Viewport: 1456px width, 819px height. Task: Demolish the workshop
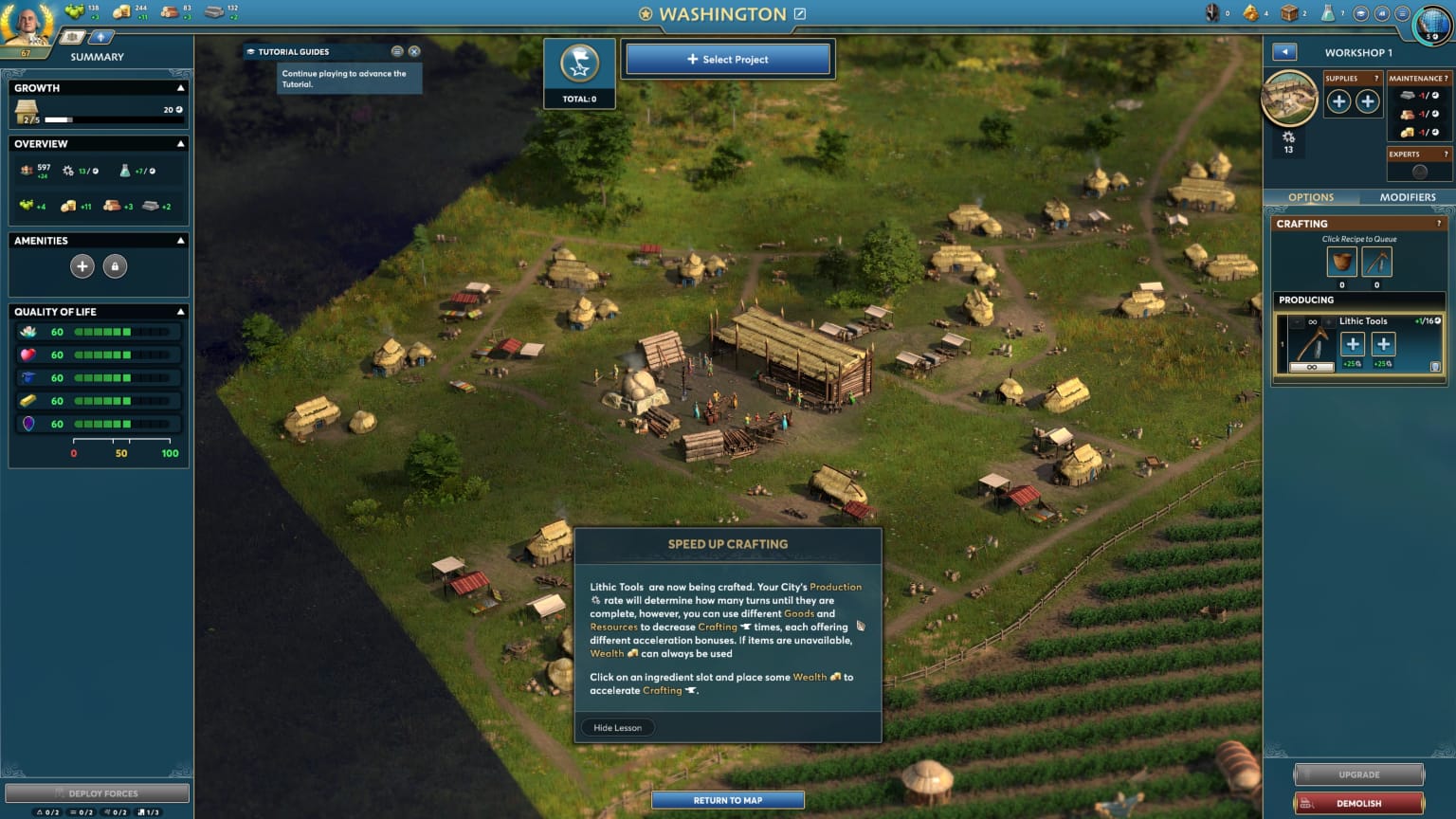(x=1358, y=803)
